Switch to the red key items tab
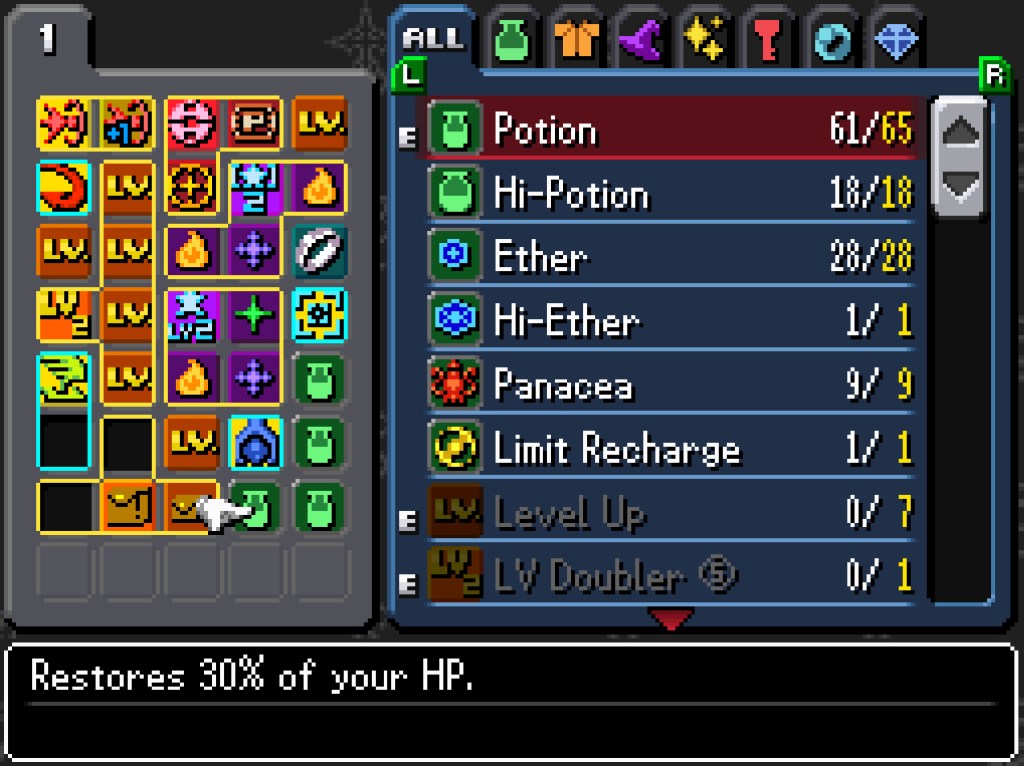Viewport: 1024px width, 766px height. (769, 43)
